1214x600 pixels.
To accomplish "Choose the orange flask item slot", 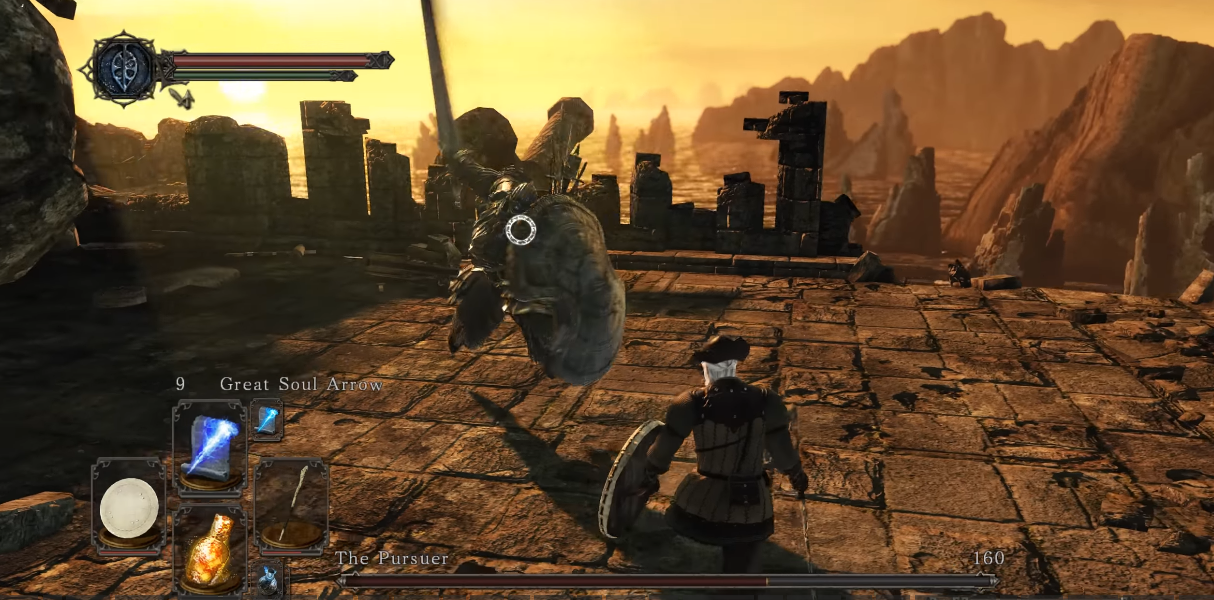I will (209, 552).
